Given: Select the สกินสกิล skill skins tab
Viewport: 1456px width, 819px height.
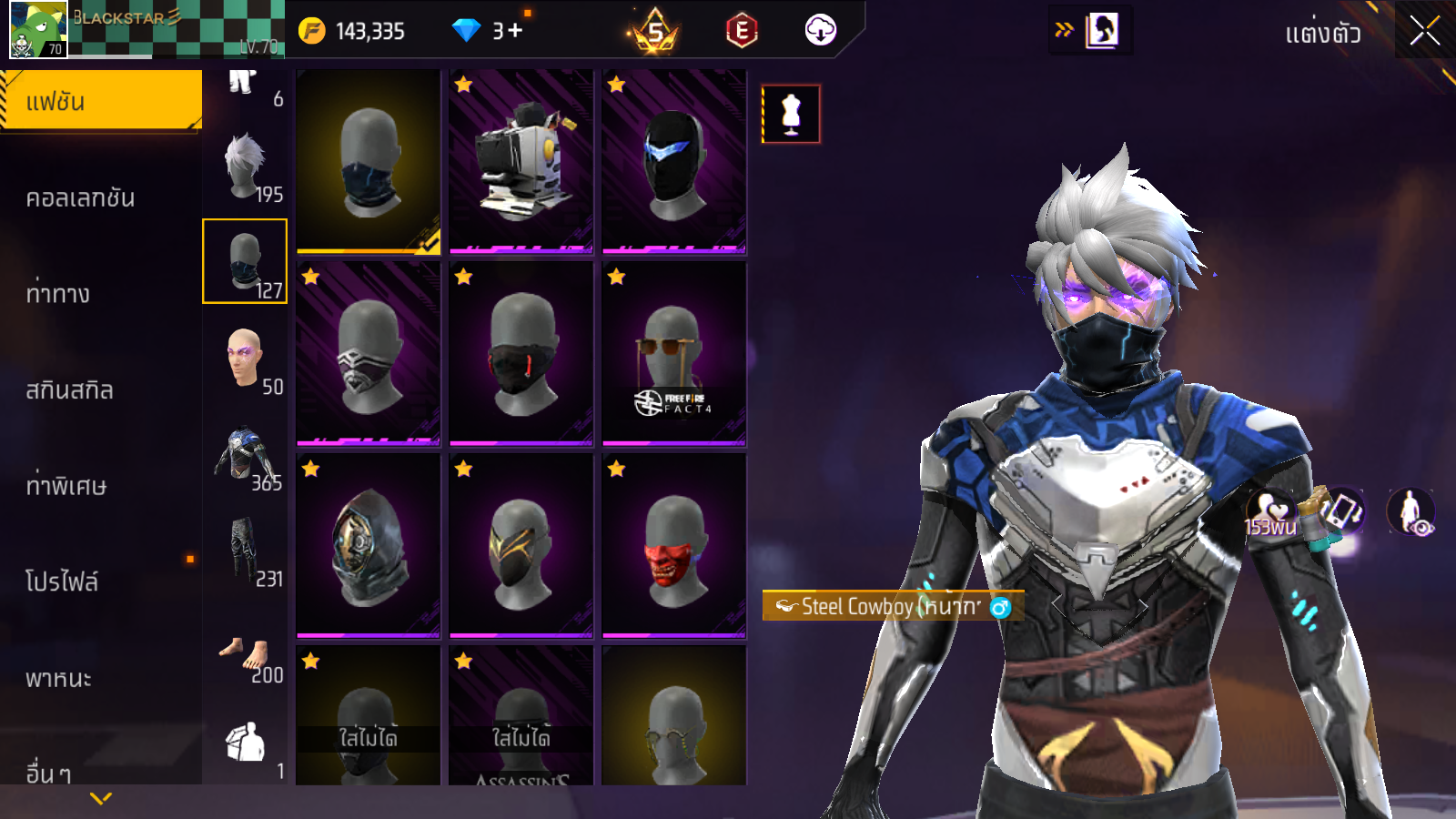Looking at the screenshot, I should click(x=69, y=390).
